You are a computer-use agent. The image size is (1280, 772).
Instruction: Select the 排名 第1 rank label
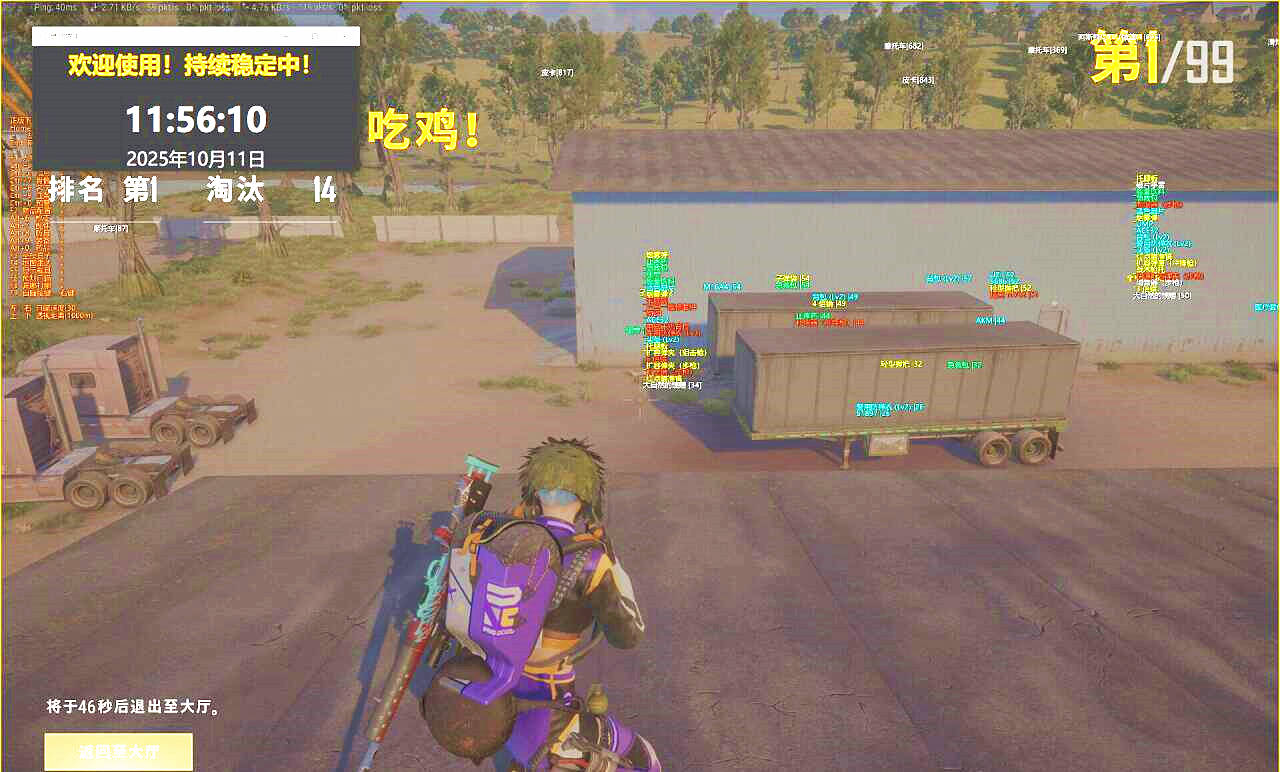95,190
